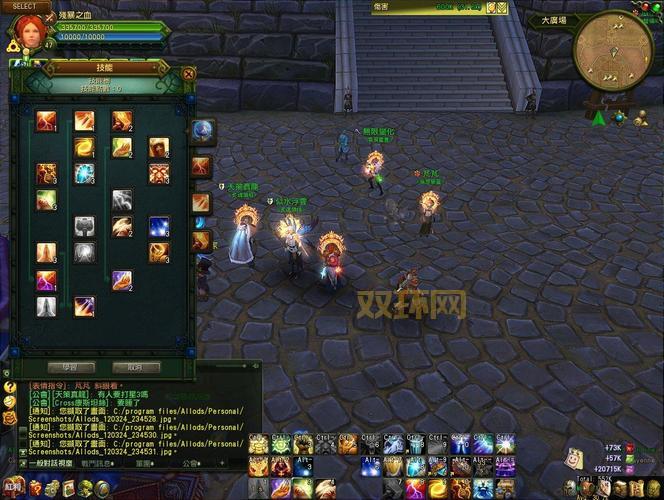Select the SELECT label above the portrait
This screenshot has width=664, height=500.
24,6
